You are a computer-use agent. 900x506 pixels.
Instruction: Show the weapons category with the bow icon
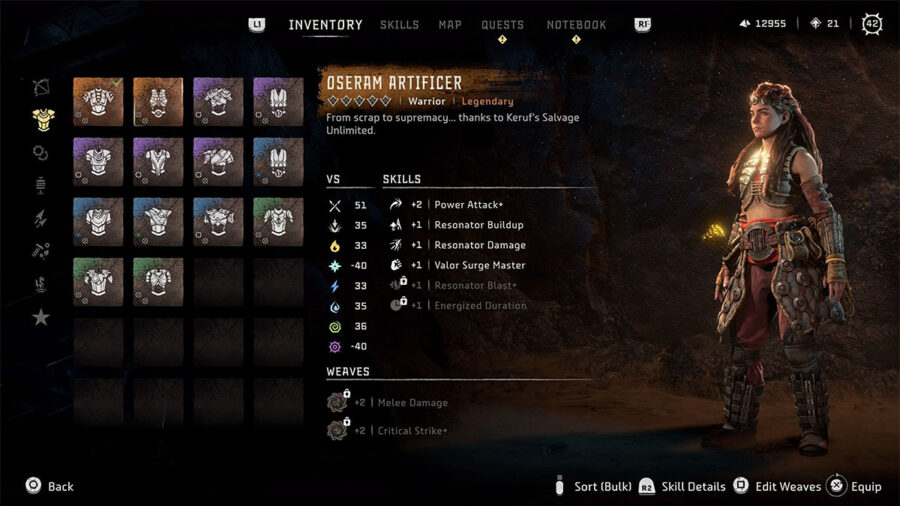click(41, 87)
